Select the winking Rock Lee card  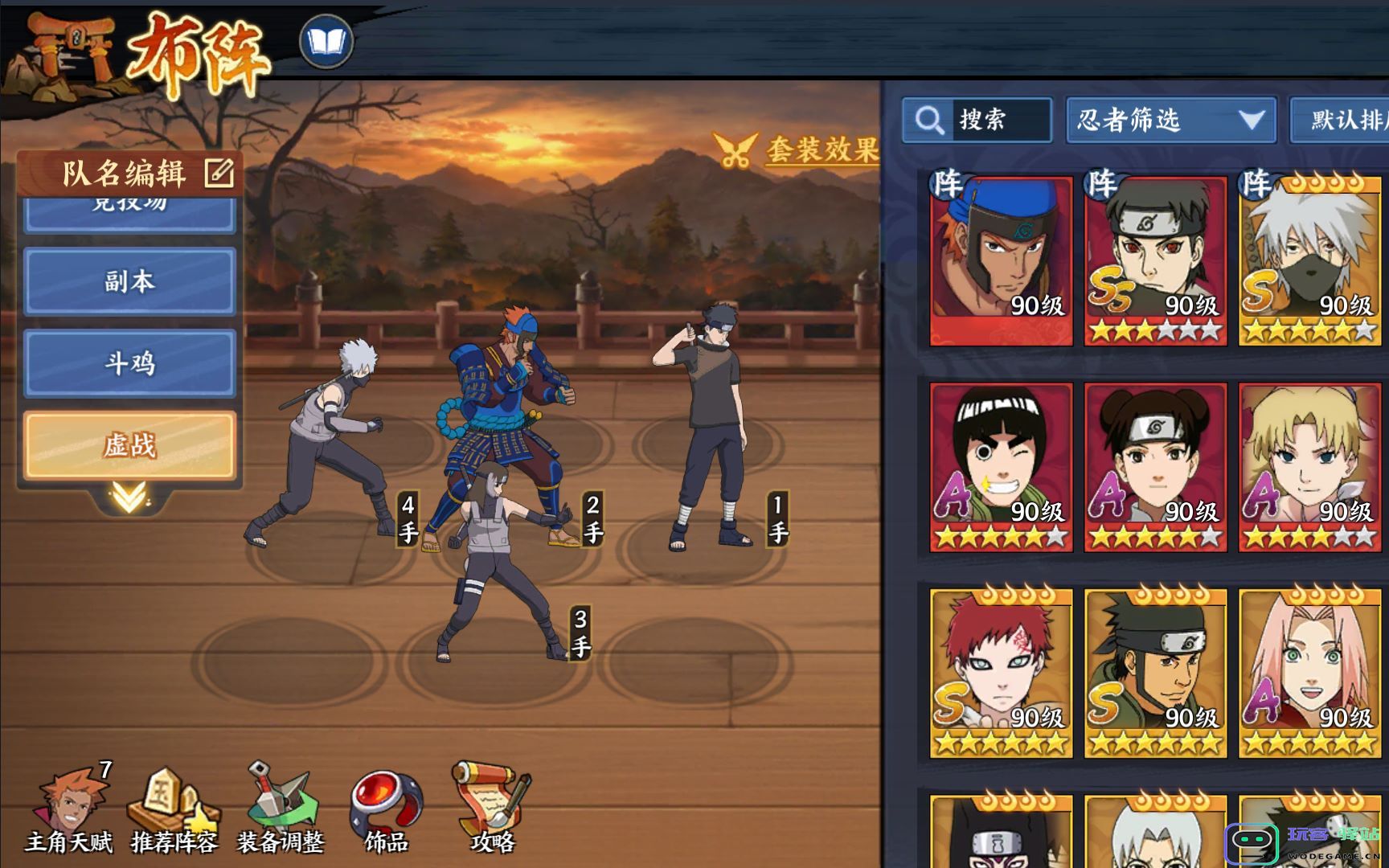coord(1001,467)
